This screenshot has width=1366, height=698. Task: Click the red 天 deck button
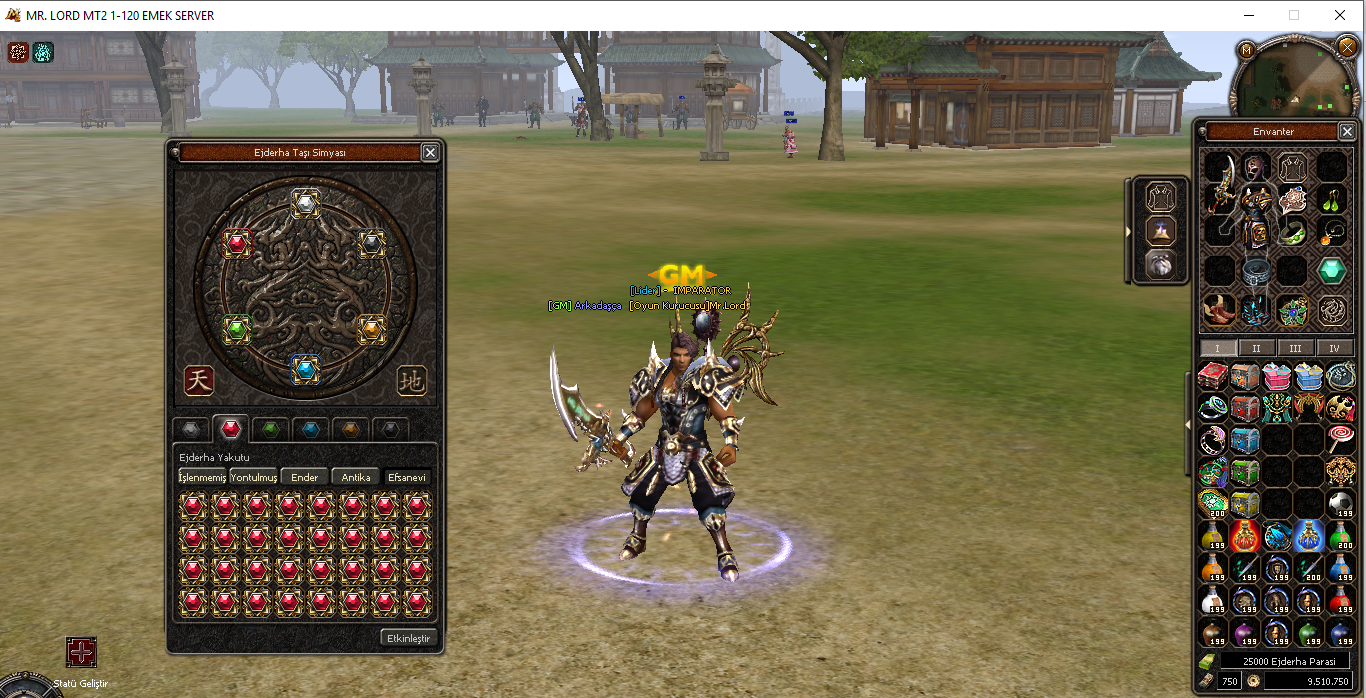pyautogui.click(x=199, y=380)
